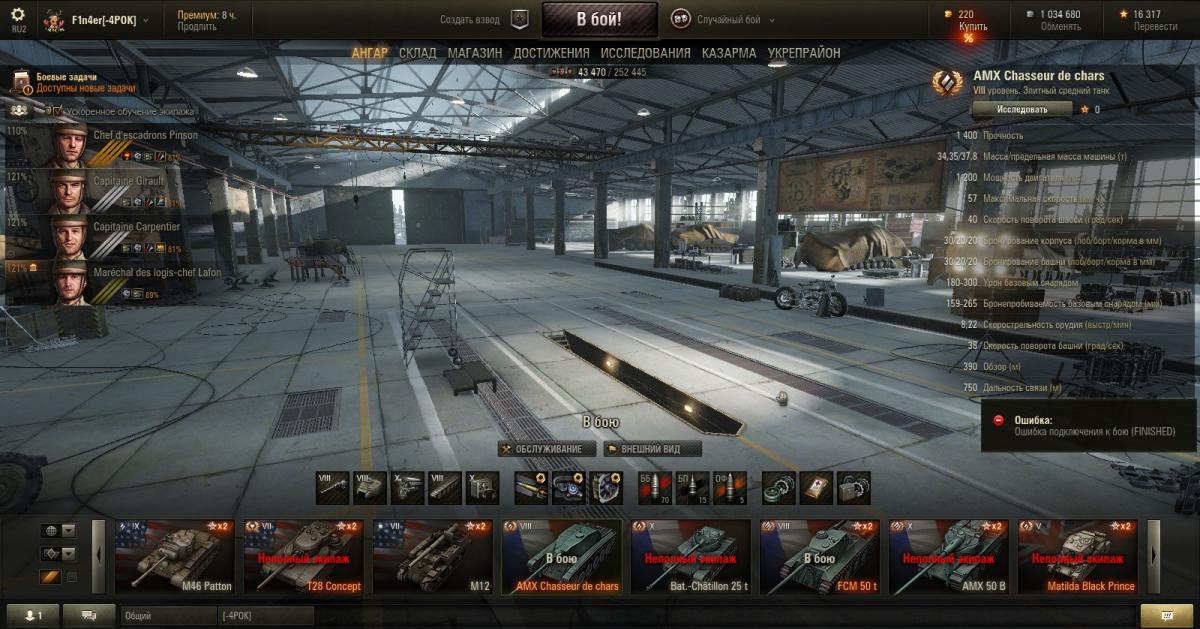The width and height of the screenshot is (1200, 629).
Task: Open the ОБСЛУЖИВАНИЕ service button
Action: click(545, 449)
